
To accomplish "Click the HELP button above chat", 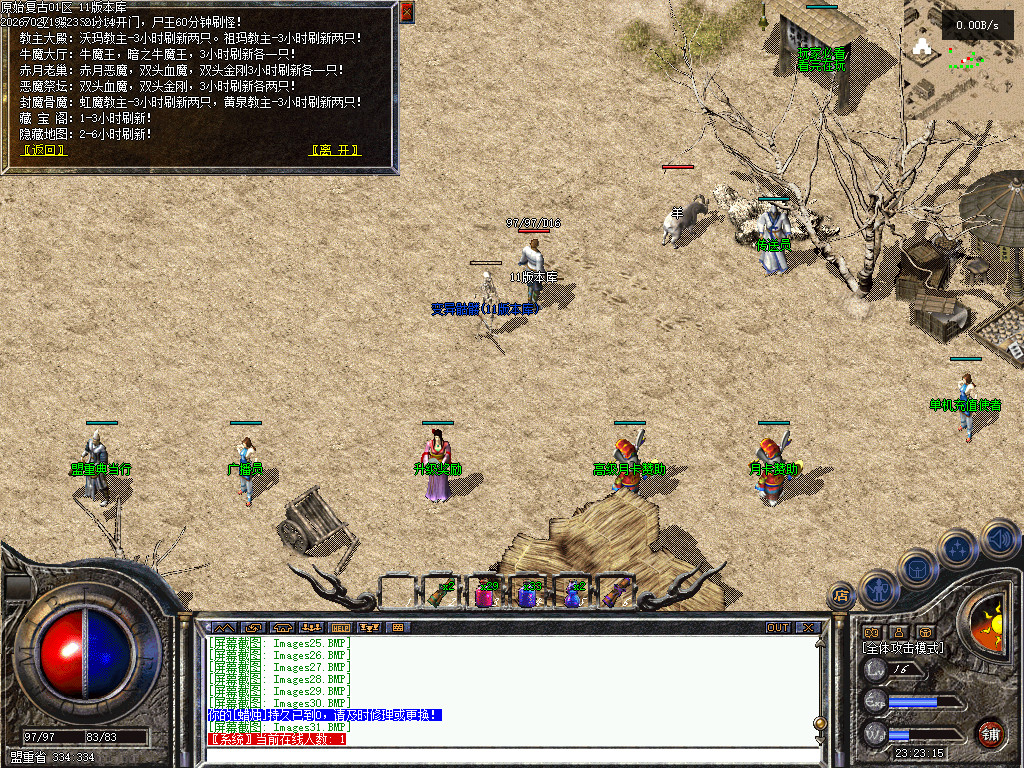I will pos(340,627).
